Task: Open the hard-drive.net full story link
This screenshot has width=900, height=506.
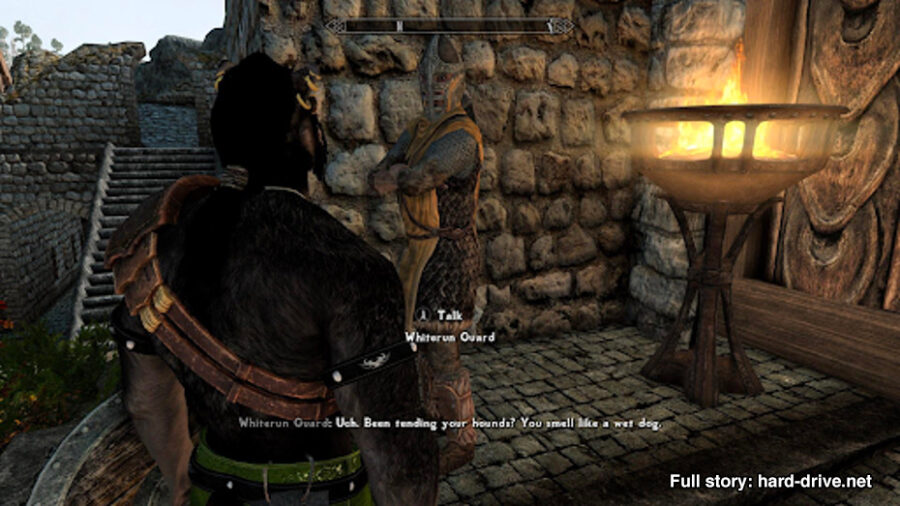Action: (x=770, y=481)
